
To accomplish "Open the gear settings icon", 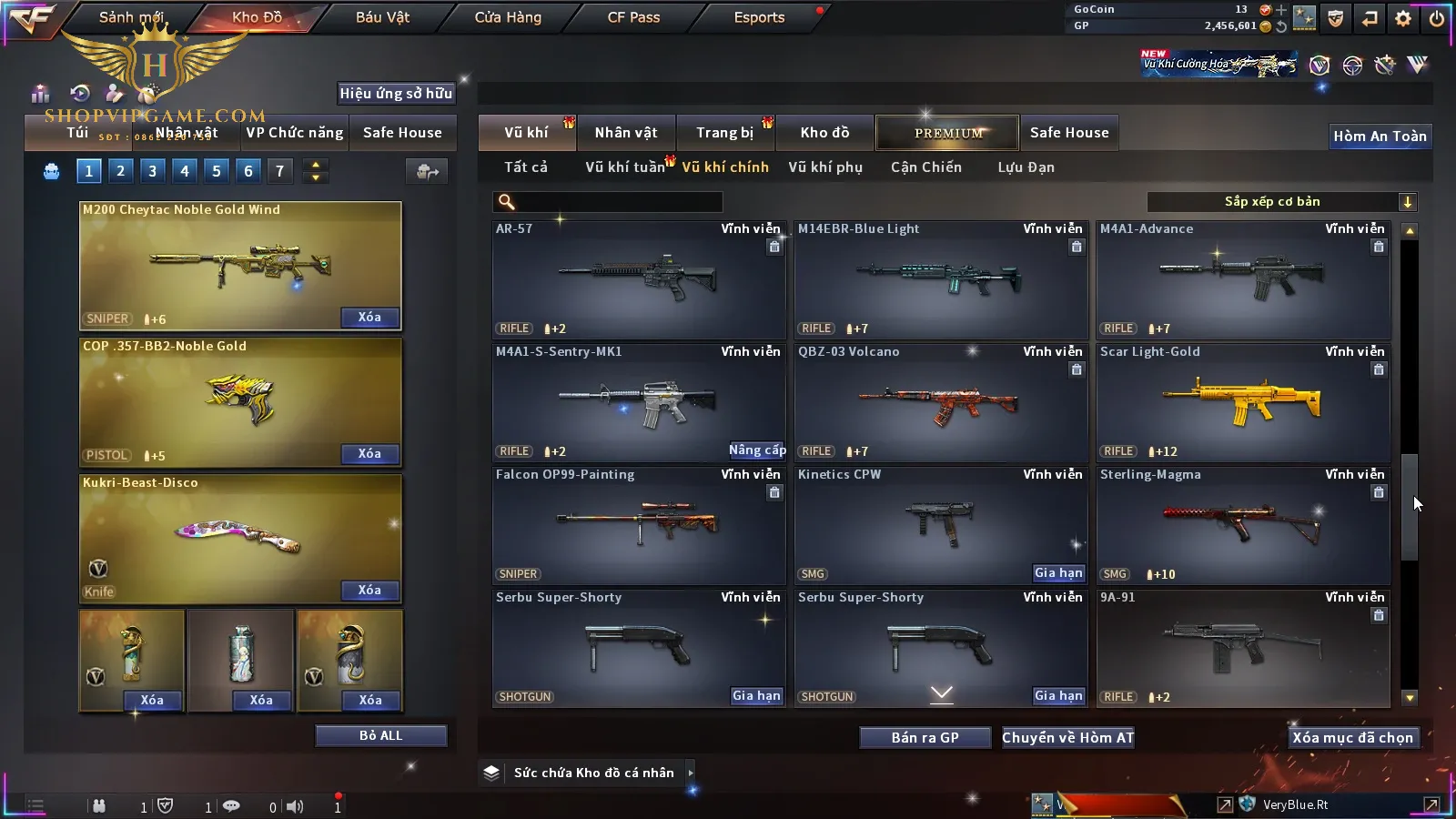I will point(1403,18).
